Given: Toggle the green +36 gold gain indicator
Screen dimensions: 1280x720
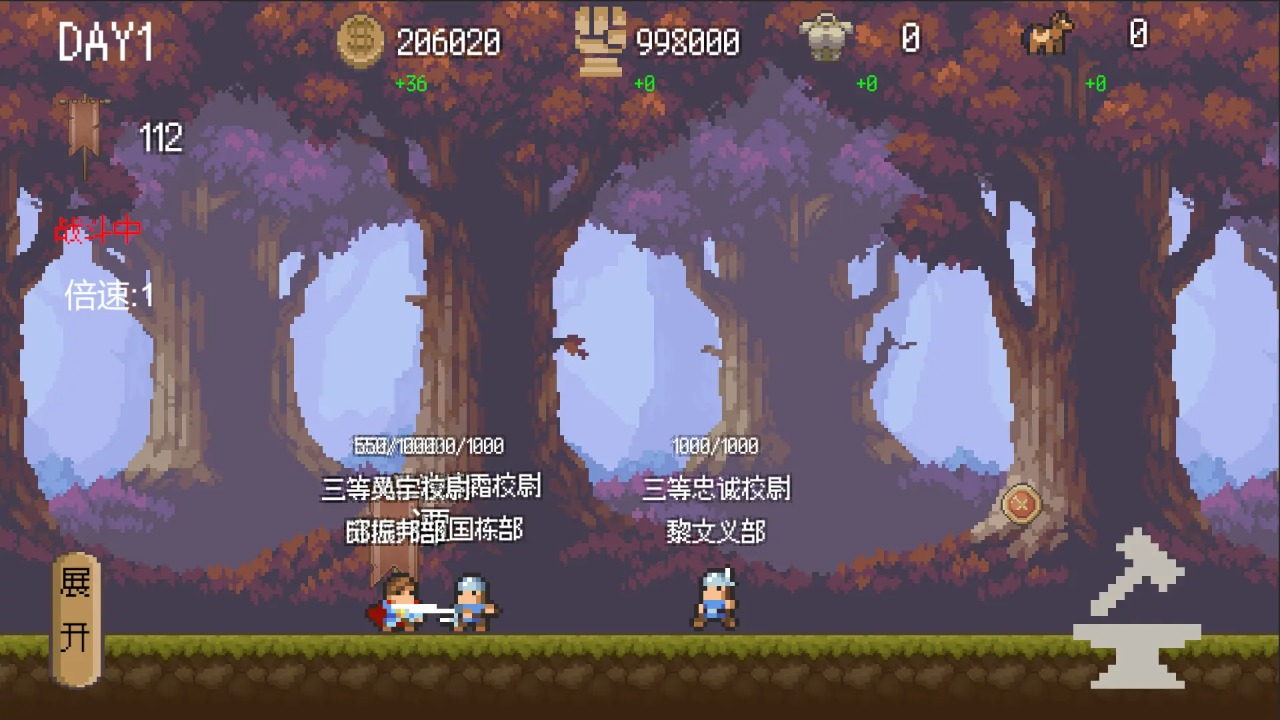Looking at the screenshot, I should 411,84.
